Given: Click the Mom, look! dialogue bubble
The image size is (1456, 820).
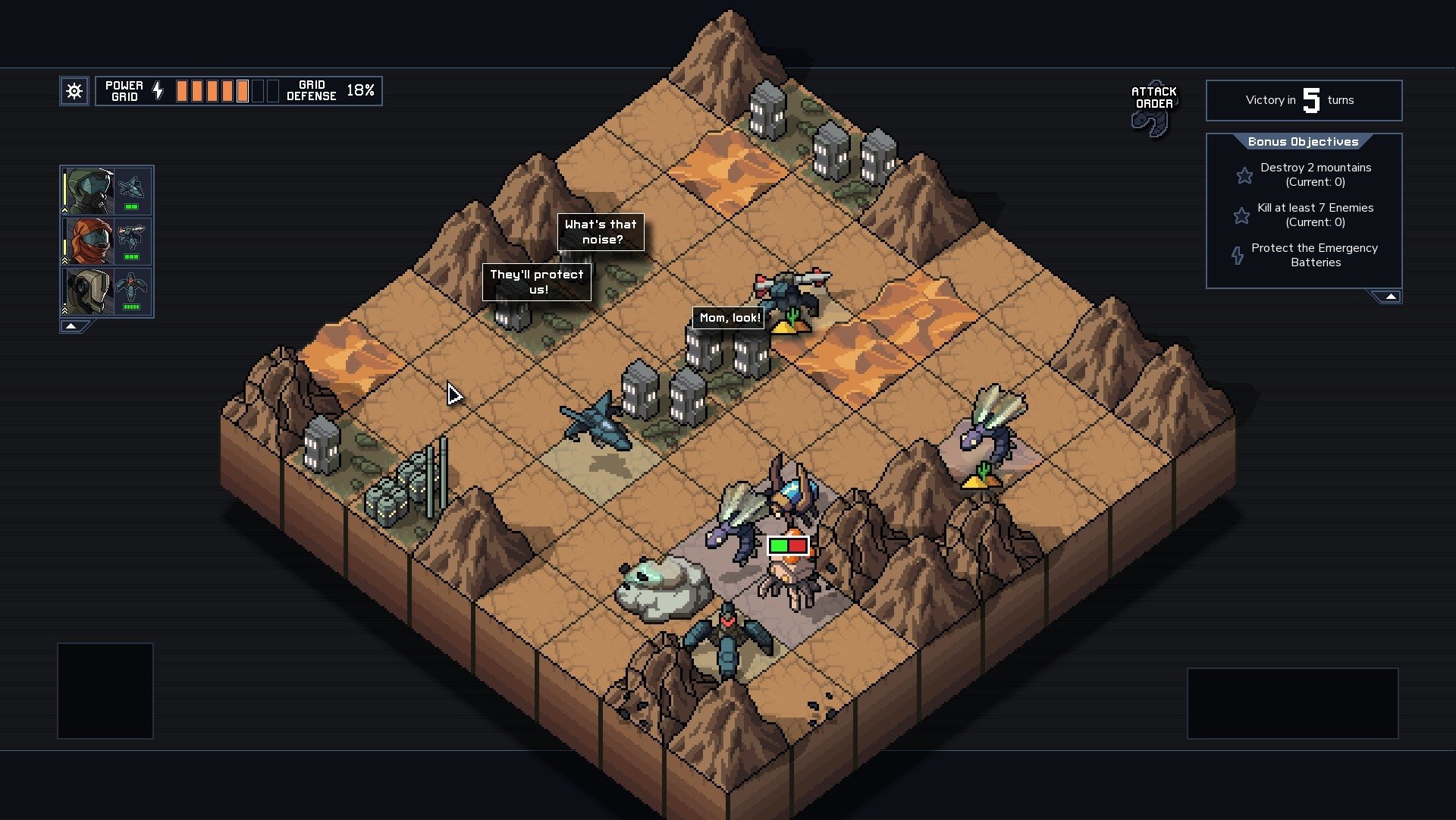Looking at the screenshot, I should (729, 318).
